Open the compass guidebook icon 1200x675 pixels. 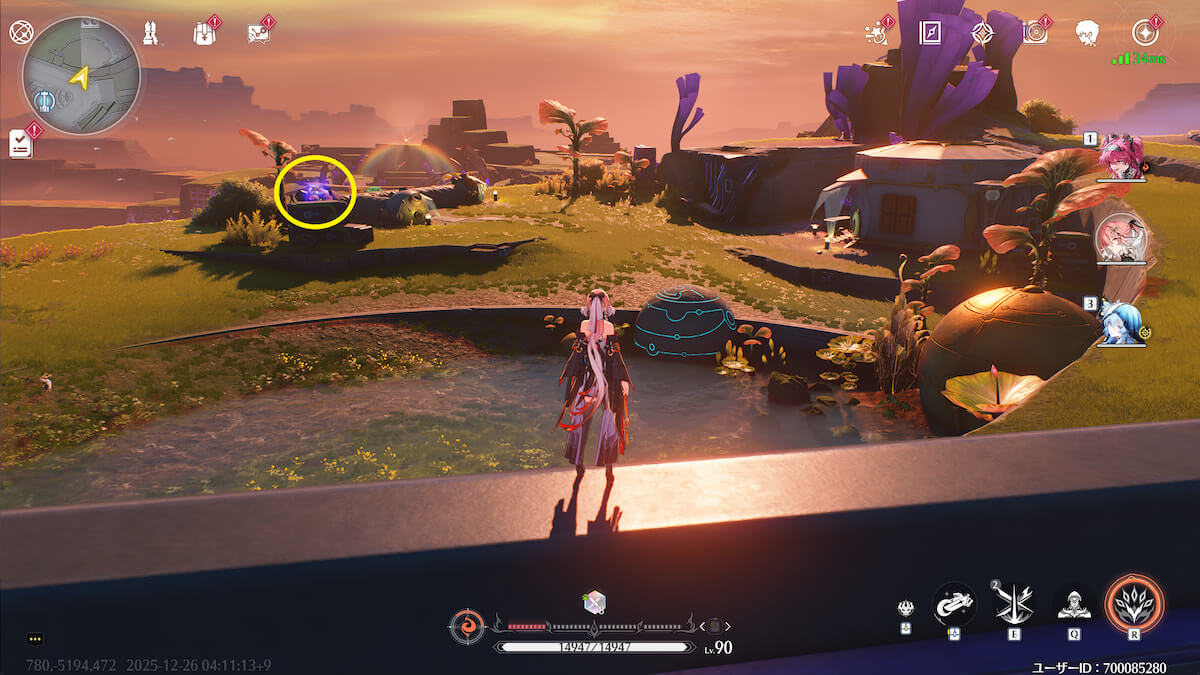coord(932,32)
